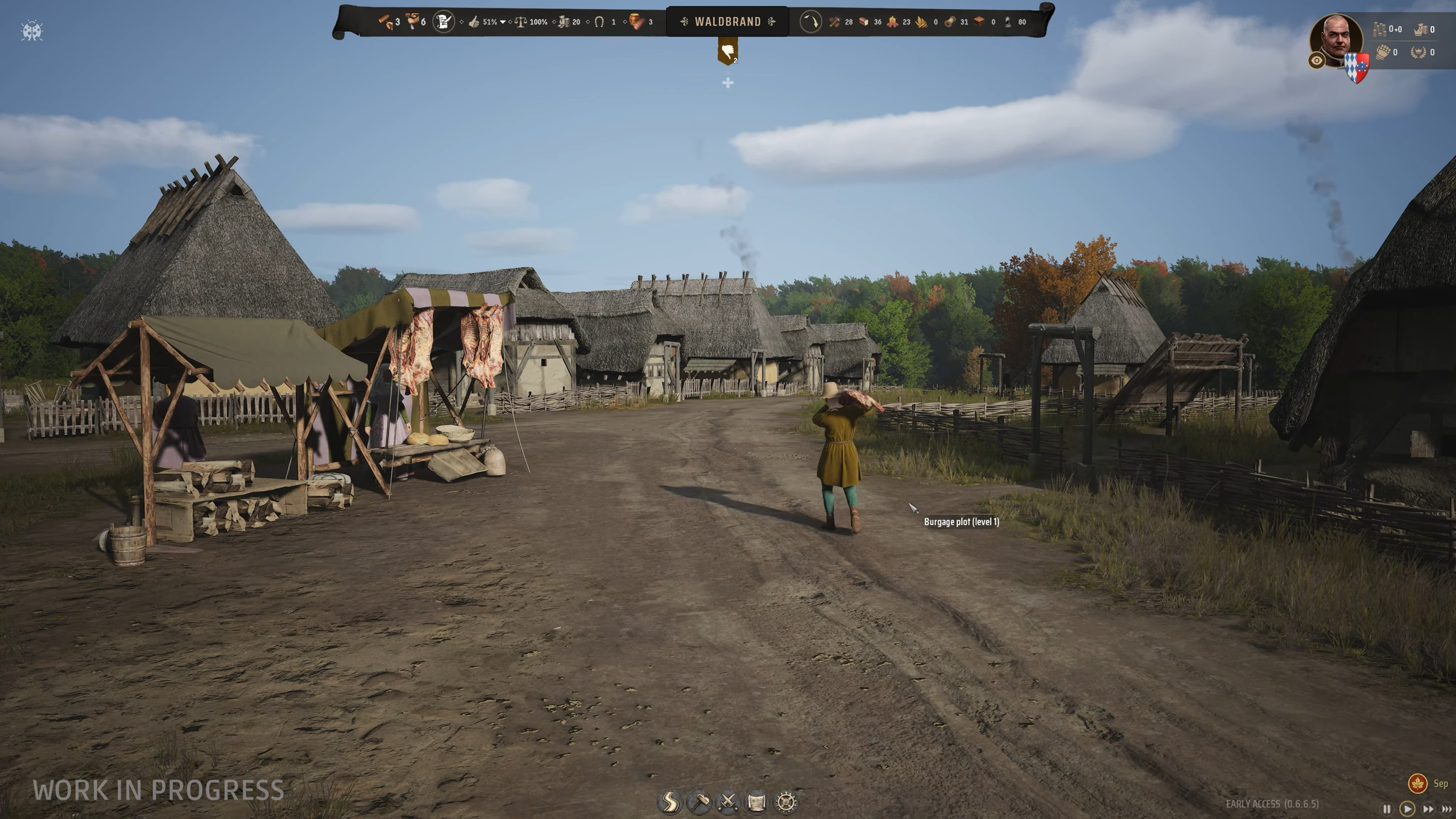1456x819 pixels.
Task: Pause the game speed
Action: click(x=1387, y=809)
